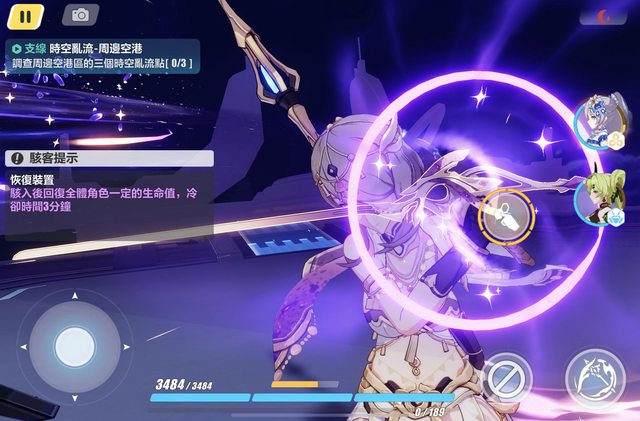Open the 時空亂流-周邊空港 quest tracker
This screenshot has width=640, height=421.
pyautogui.click(x=100, y=55)
